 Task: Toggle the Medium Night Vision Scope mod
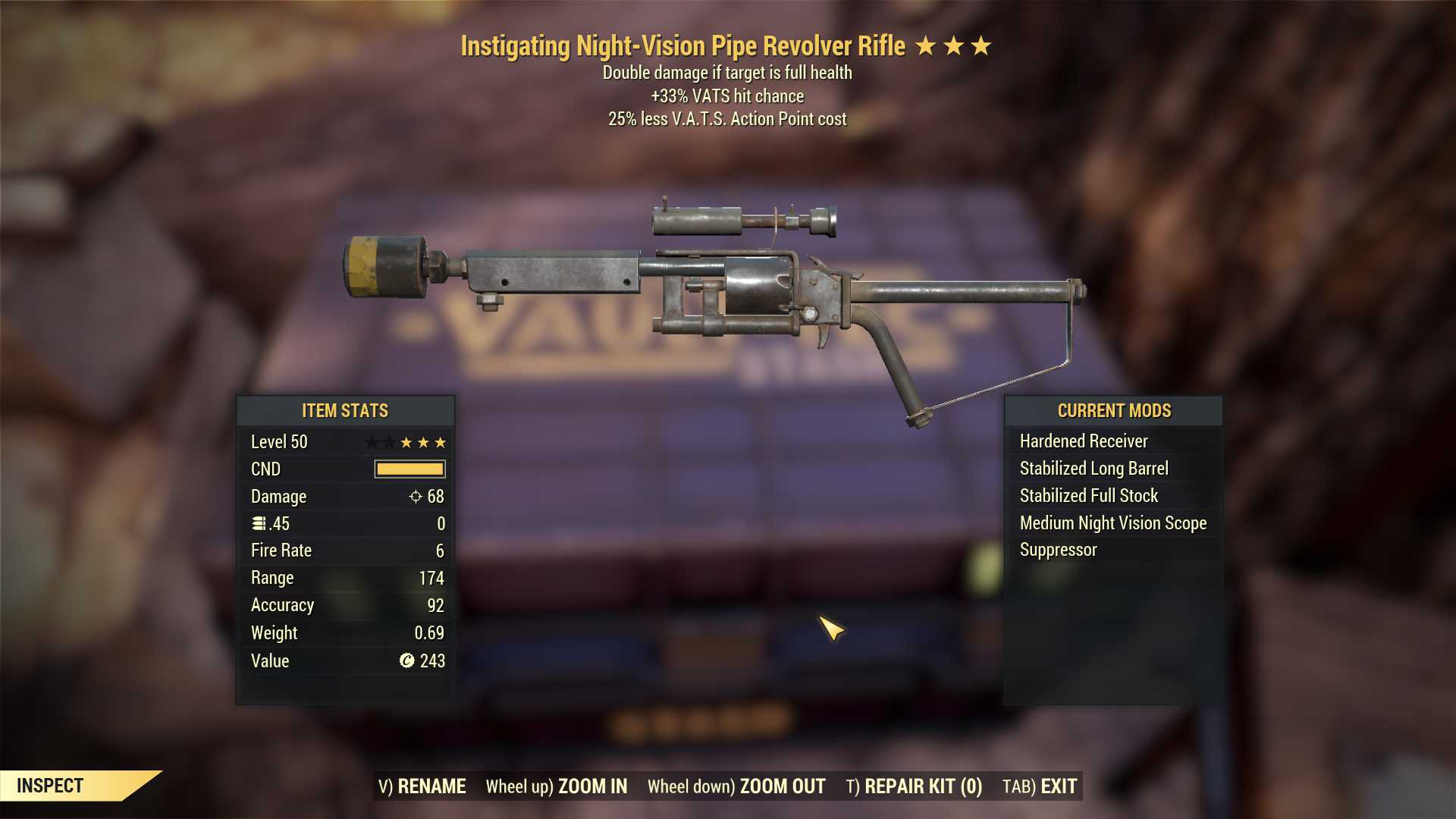pos(1113,522)
